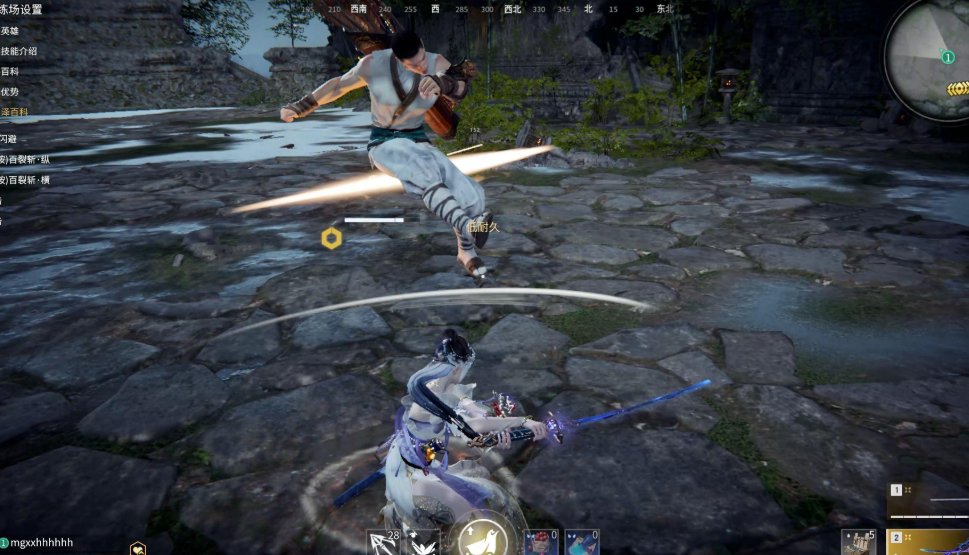Click the green player marker on minimap
This screenshot has height=555, width=969.
tap(947, 57)
